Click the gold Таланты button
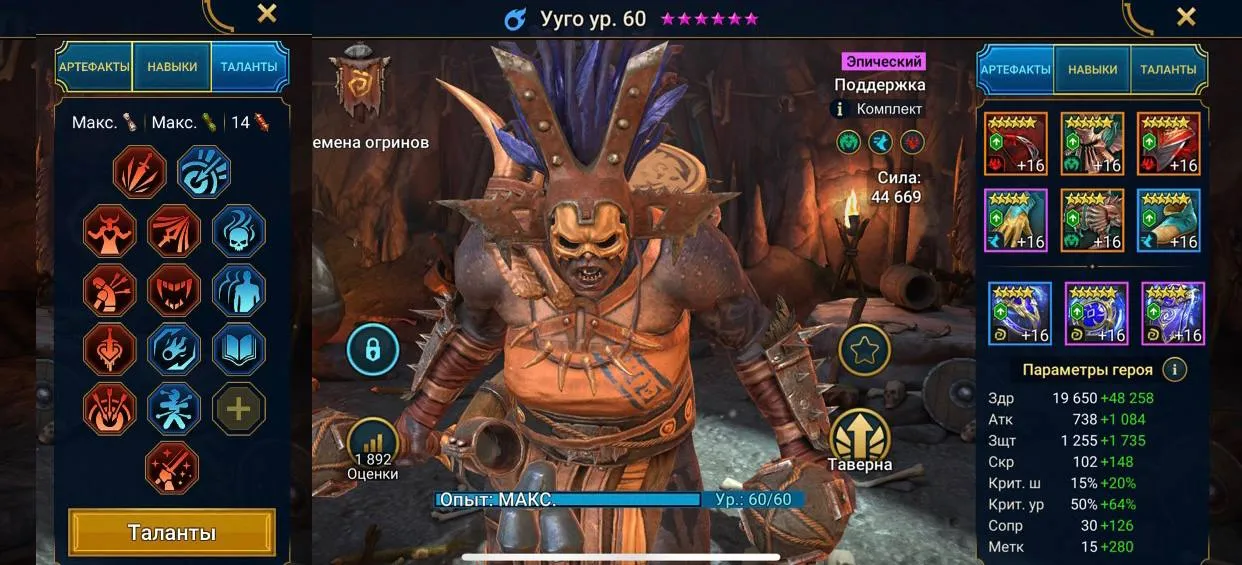Image resolution: width=1242 pixels, height=565 pixels. [x=172, y=532]
